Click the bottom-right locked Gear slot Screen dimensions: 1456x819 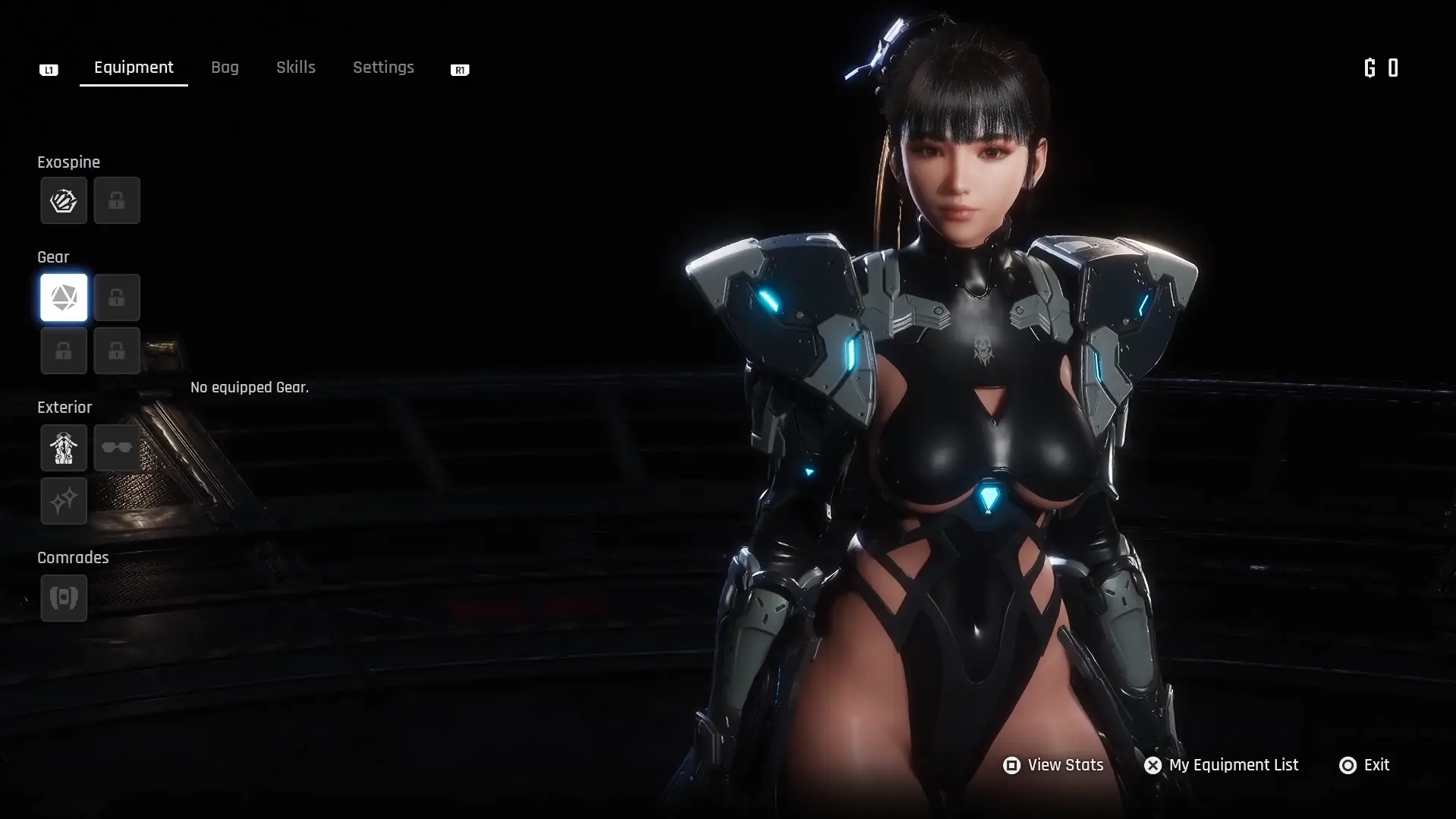pos(117,351)
